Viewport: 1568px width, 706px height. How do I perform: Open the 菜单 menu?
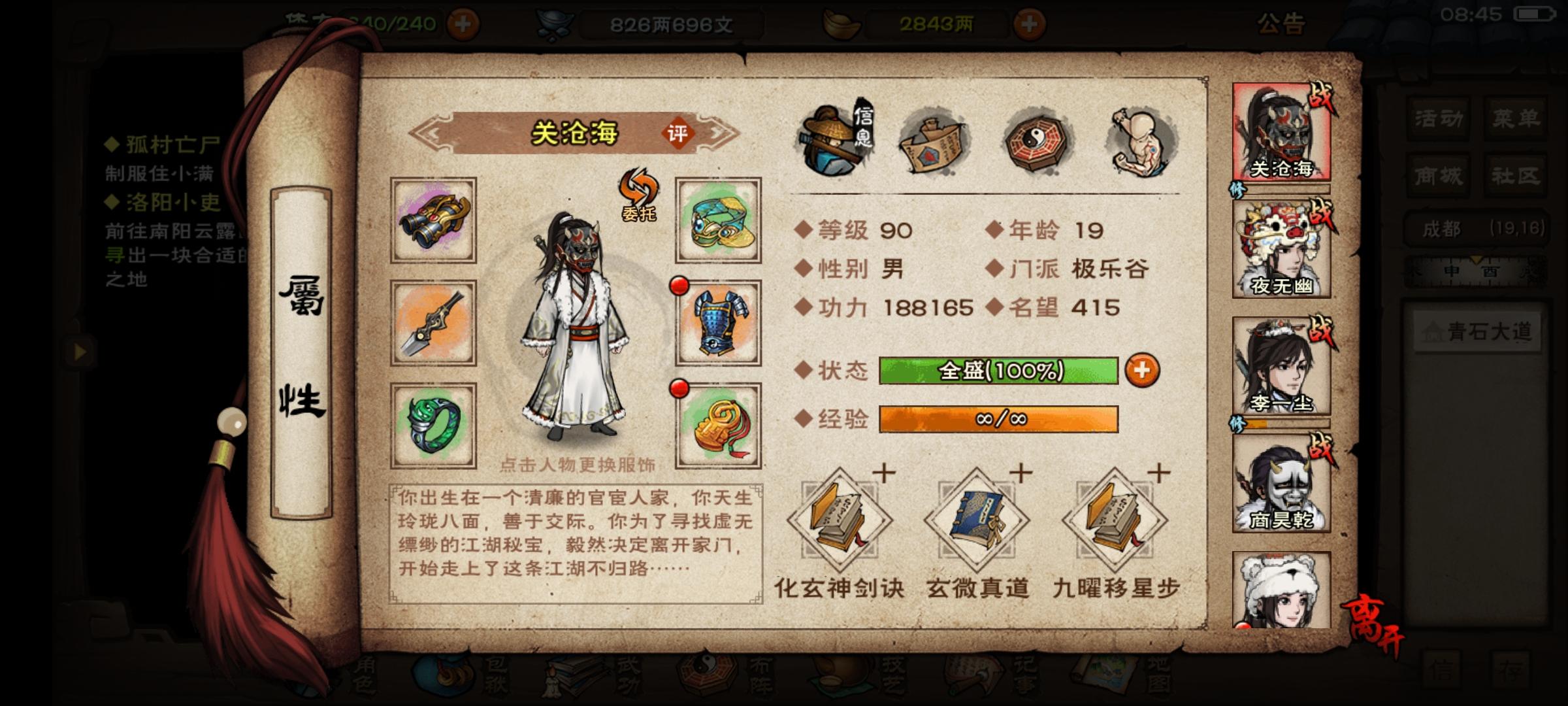1516,118
